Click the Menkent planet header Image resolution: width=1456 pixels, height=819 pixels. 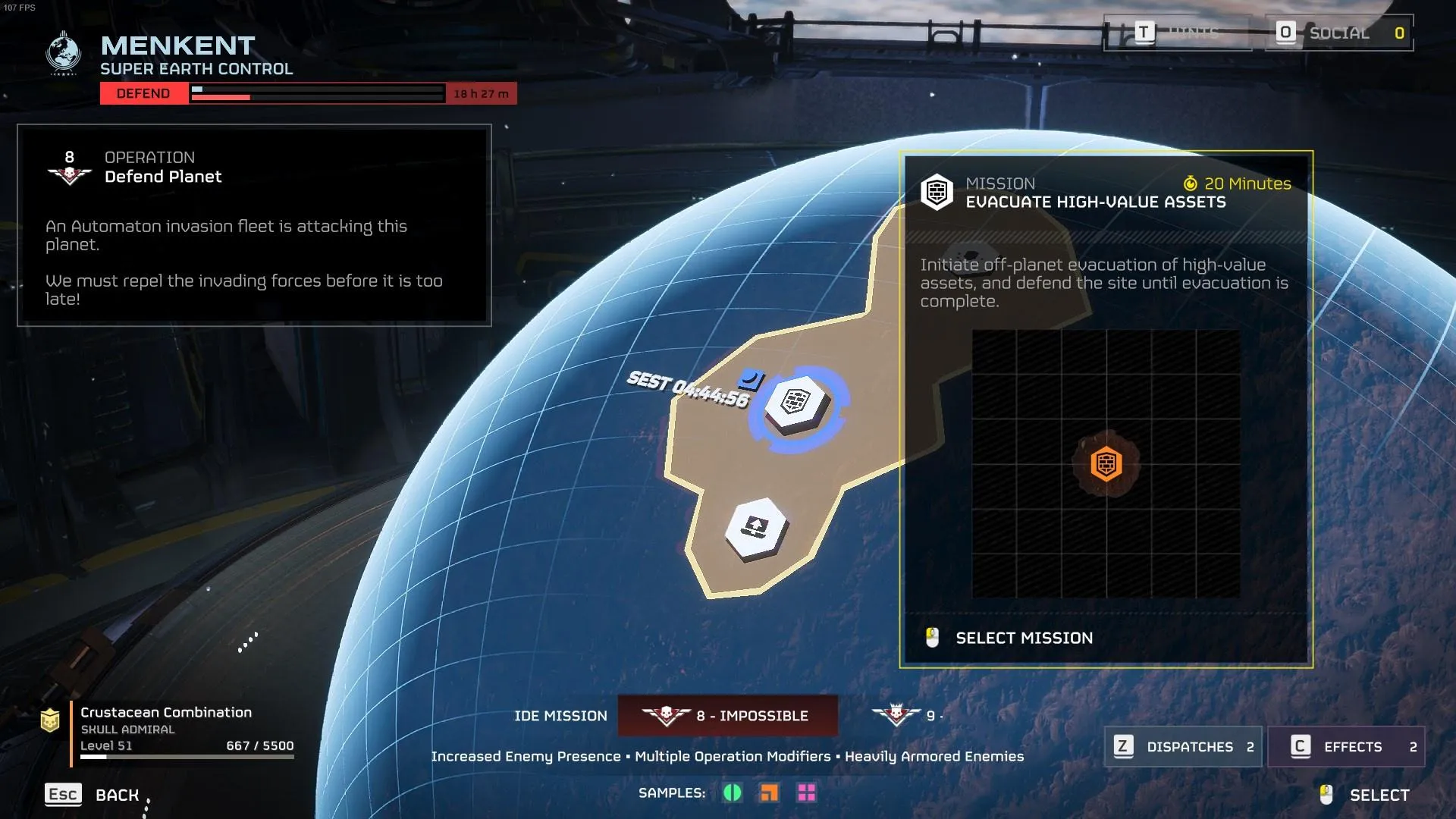(177, 47)
